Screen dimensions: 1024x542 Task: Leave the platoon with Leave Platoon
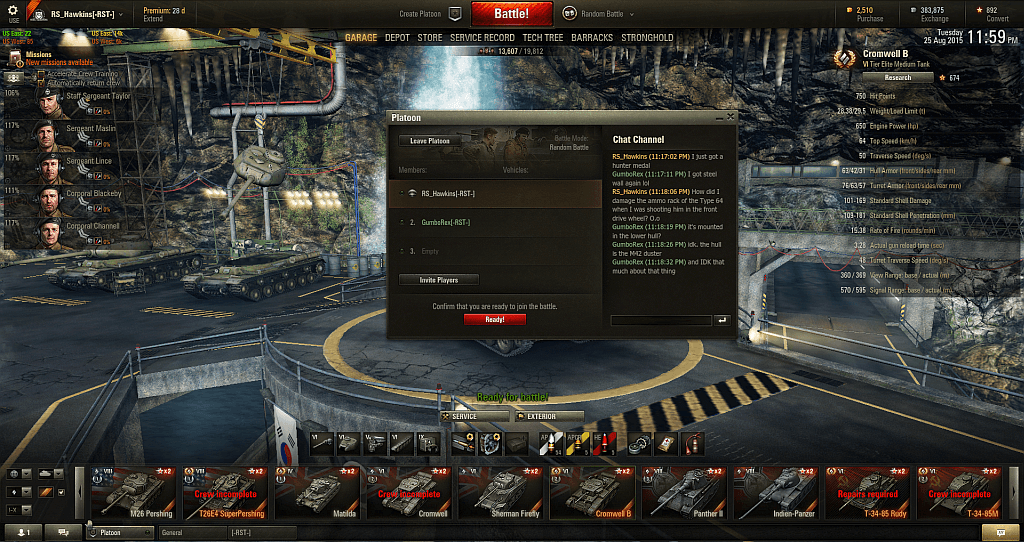(x=430, y=141)
